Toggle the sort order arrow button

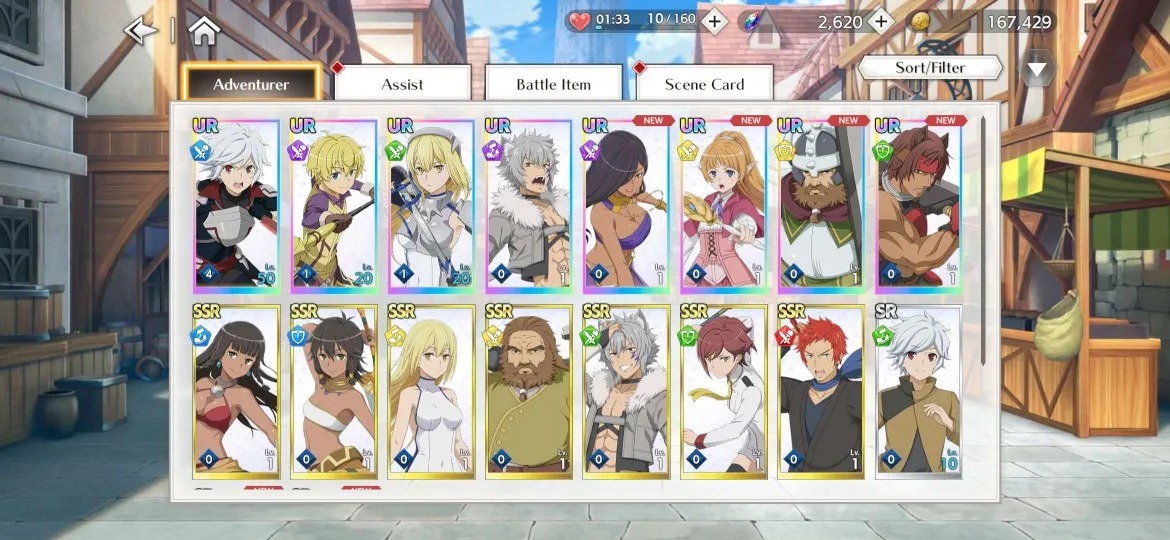pos(1037,69)
